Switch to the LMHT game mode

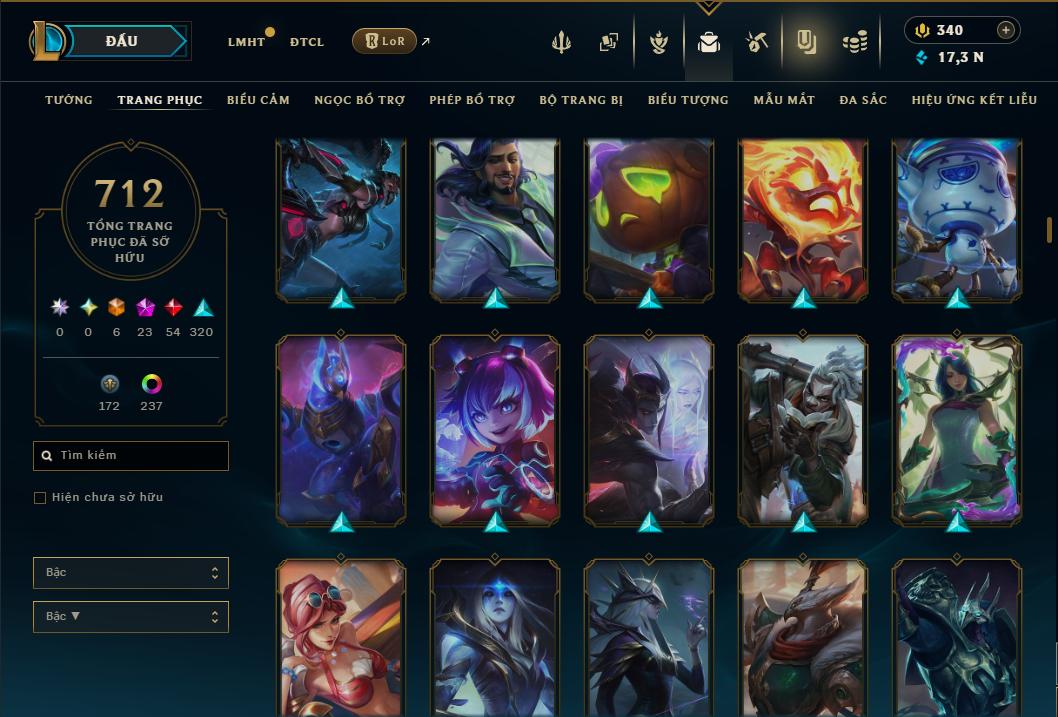point(246,42)
